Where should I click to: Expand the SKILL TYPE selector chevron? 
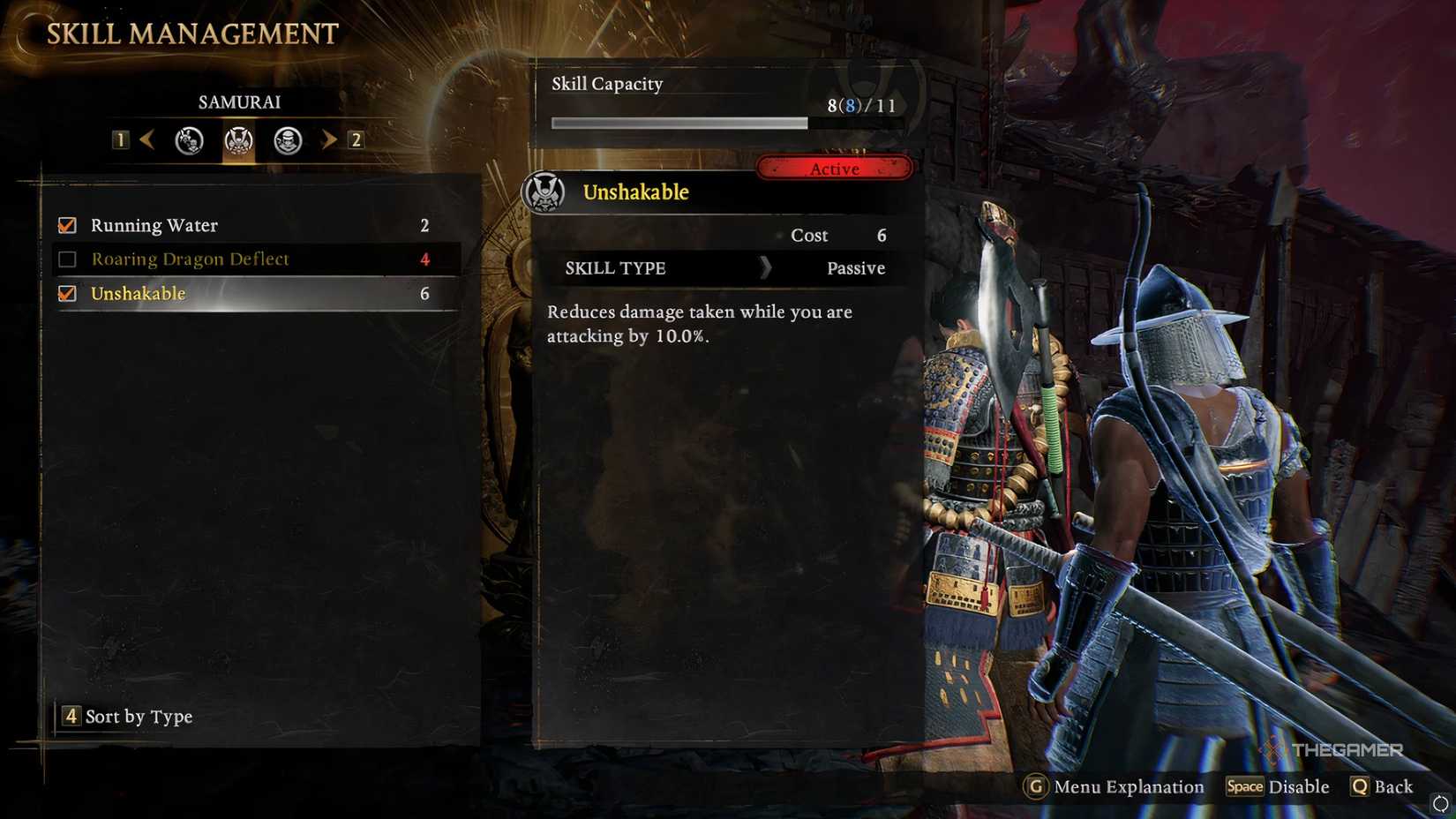coord(766,268)
